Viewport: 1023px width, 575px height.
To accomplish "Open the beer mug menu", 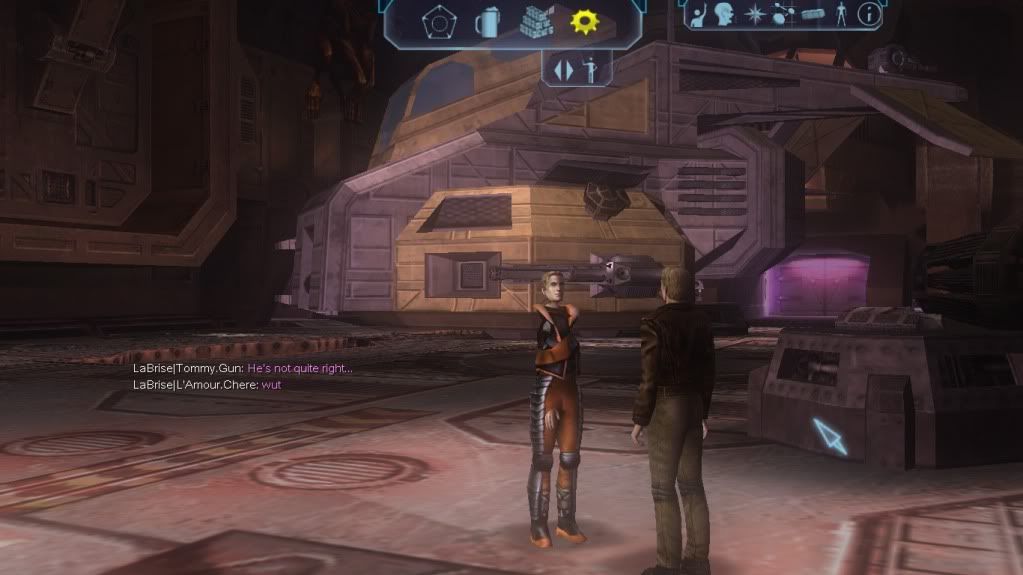I will tap(487, 22).
